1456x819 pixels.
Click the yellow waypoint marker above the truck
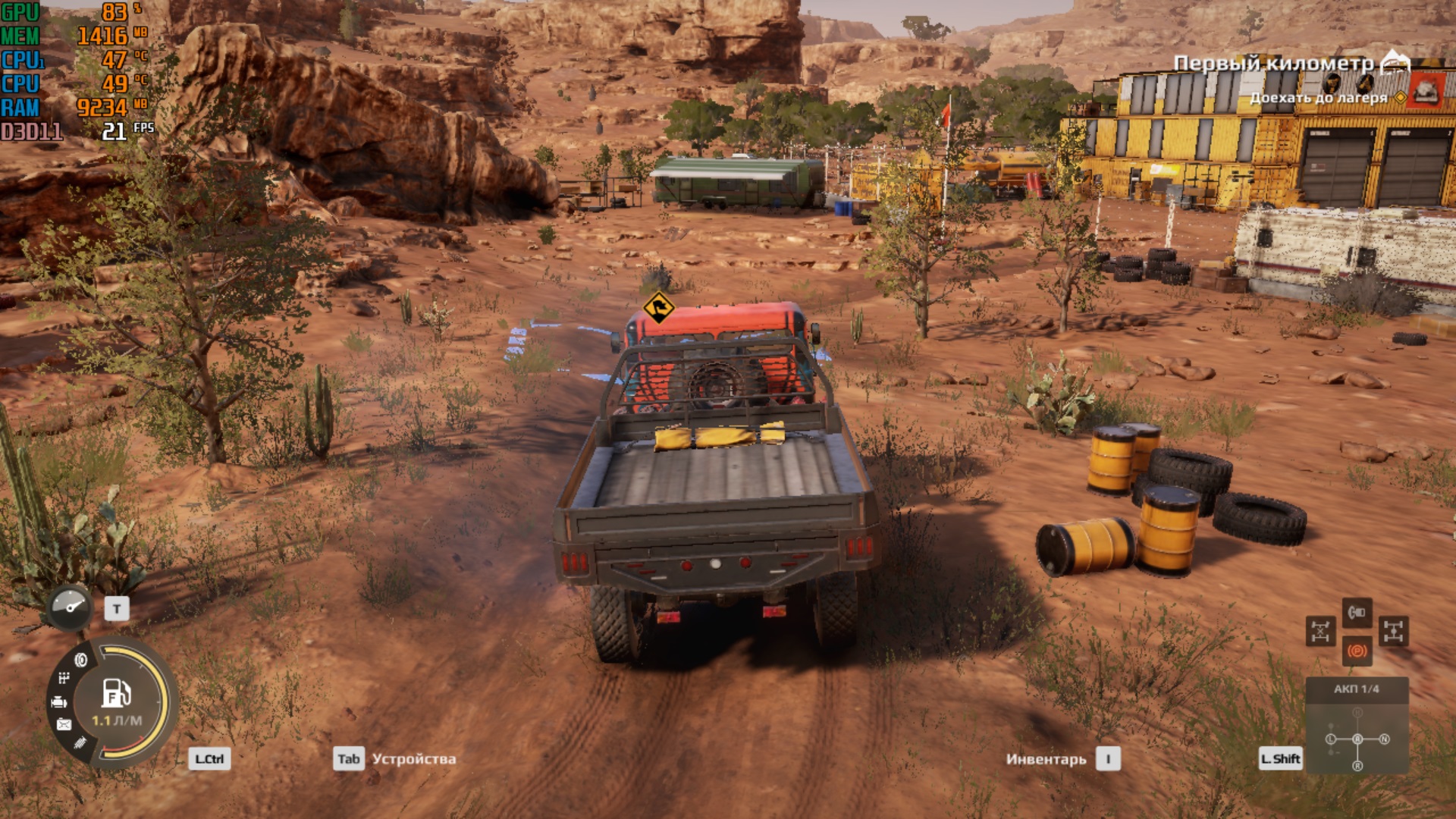[x=658, y=308]
